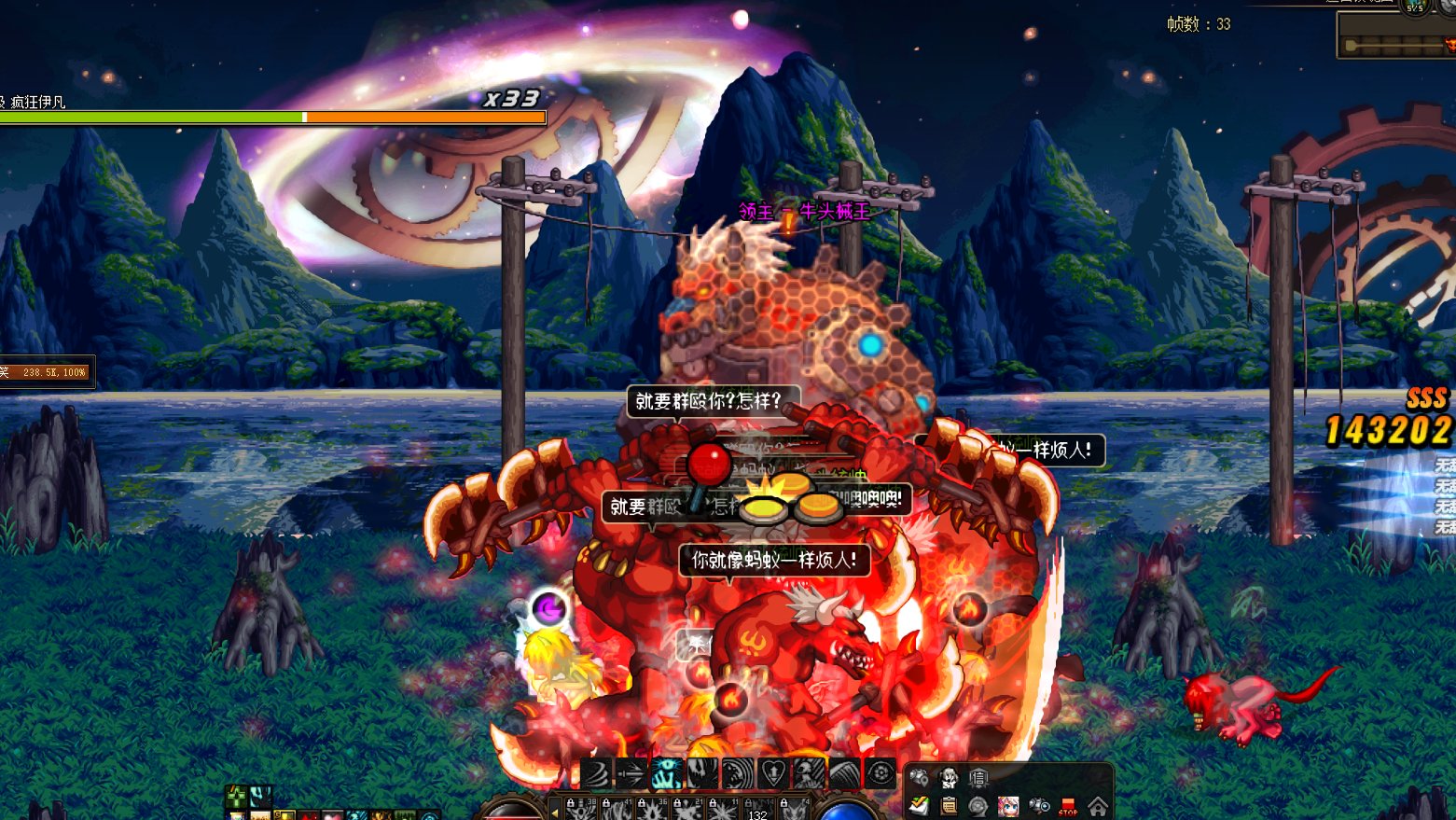This screenshot has width=1456, height=820.
Task: Open the quest clipboard icon
Action: [949, 806]
